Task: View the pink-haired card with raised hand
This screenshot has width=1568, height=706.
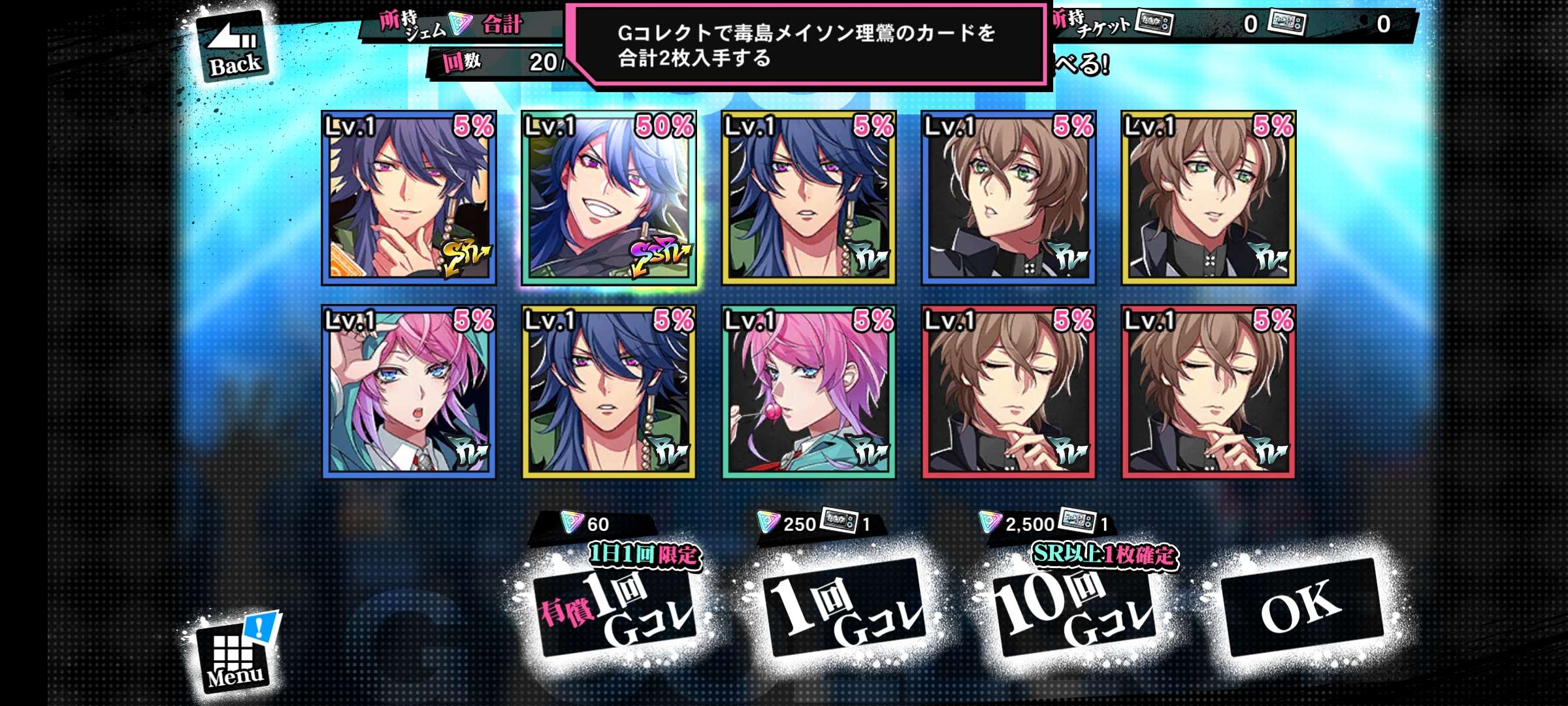Action: tap(409, 392)
